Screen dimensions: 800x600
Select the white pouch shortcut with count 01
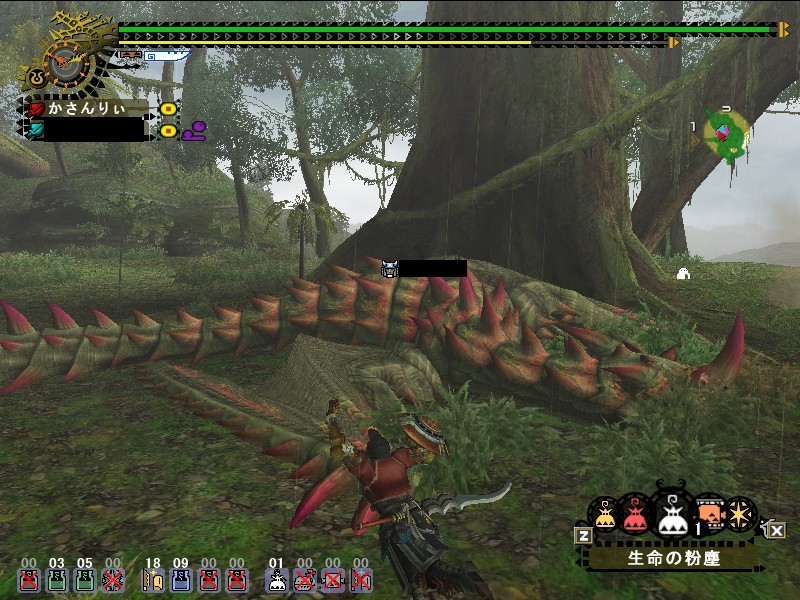[x=277, y=580]
